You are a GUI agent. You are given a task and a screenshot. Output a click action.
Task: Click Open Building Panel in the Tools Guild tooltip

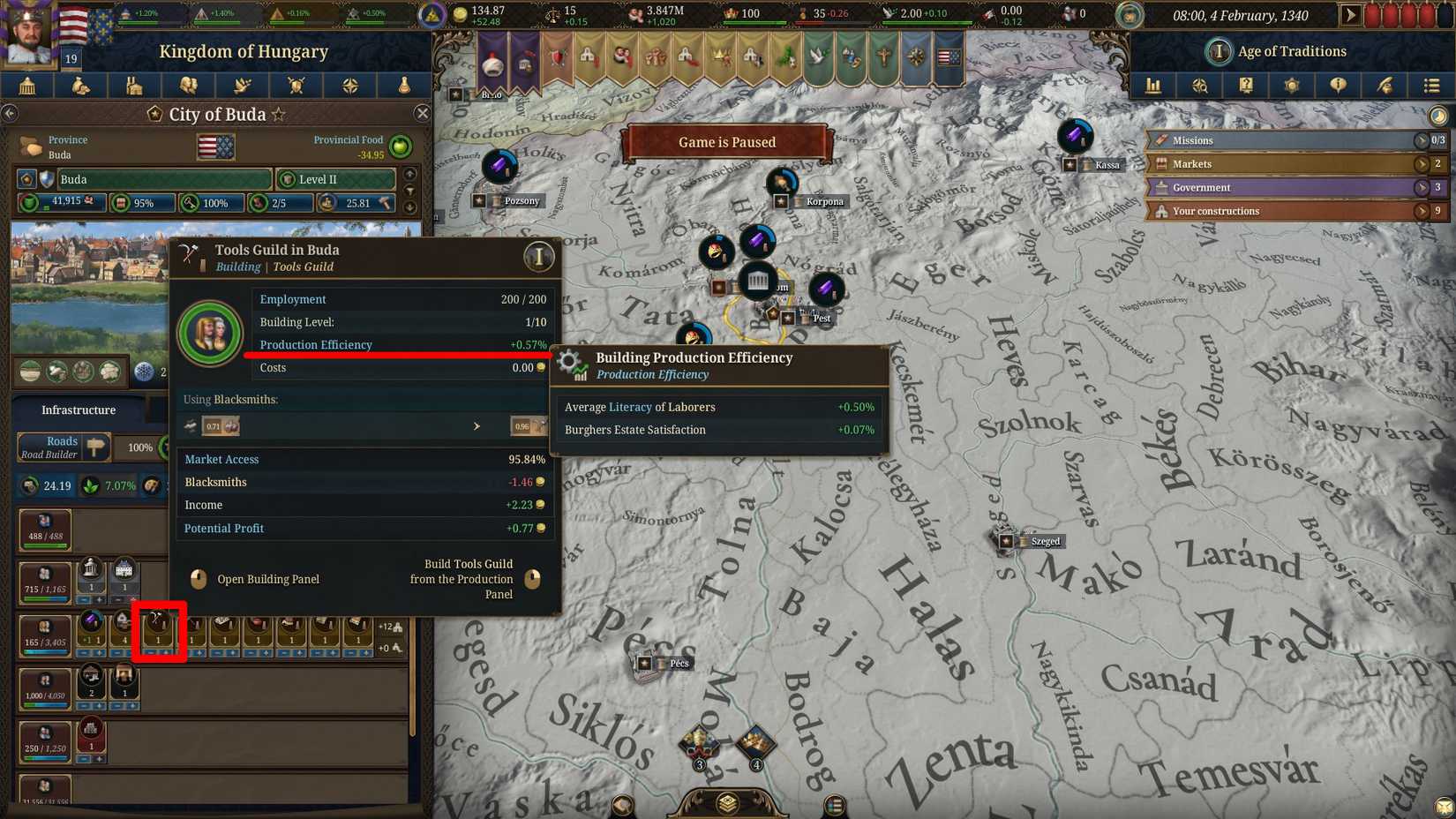click(268, 579)
